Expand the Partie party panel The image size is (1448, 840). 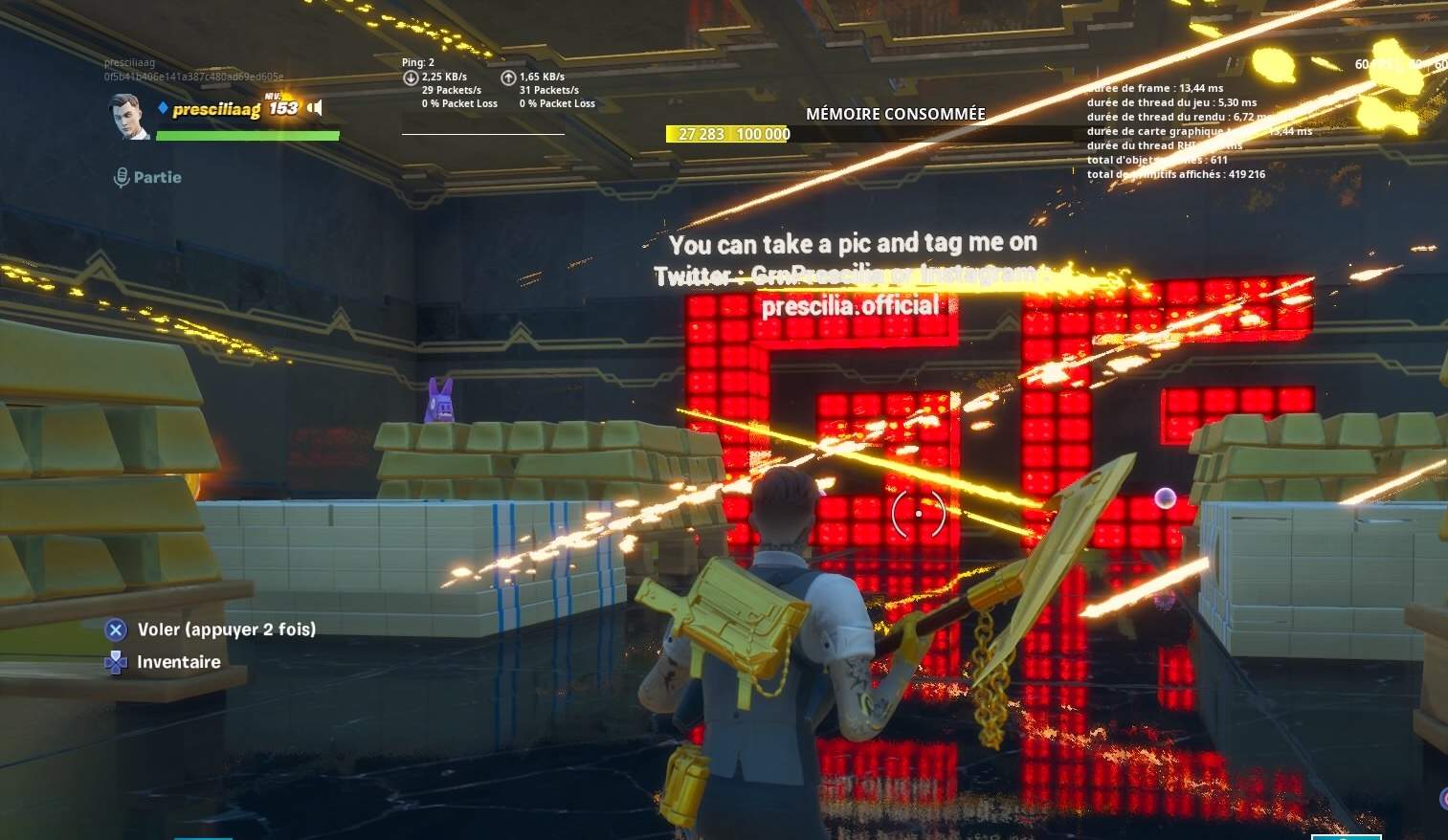coord(157,177)
